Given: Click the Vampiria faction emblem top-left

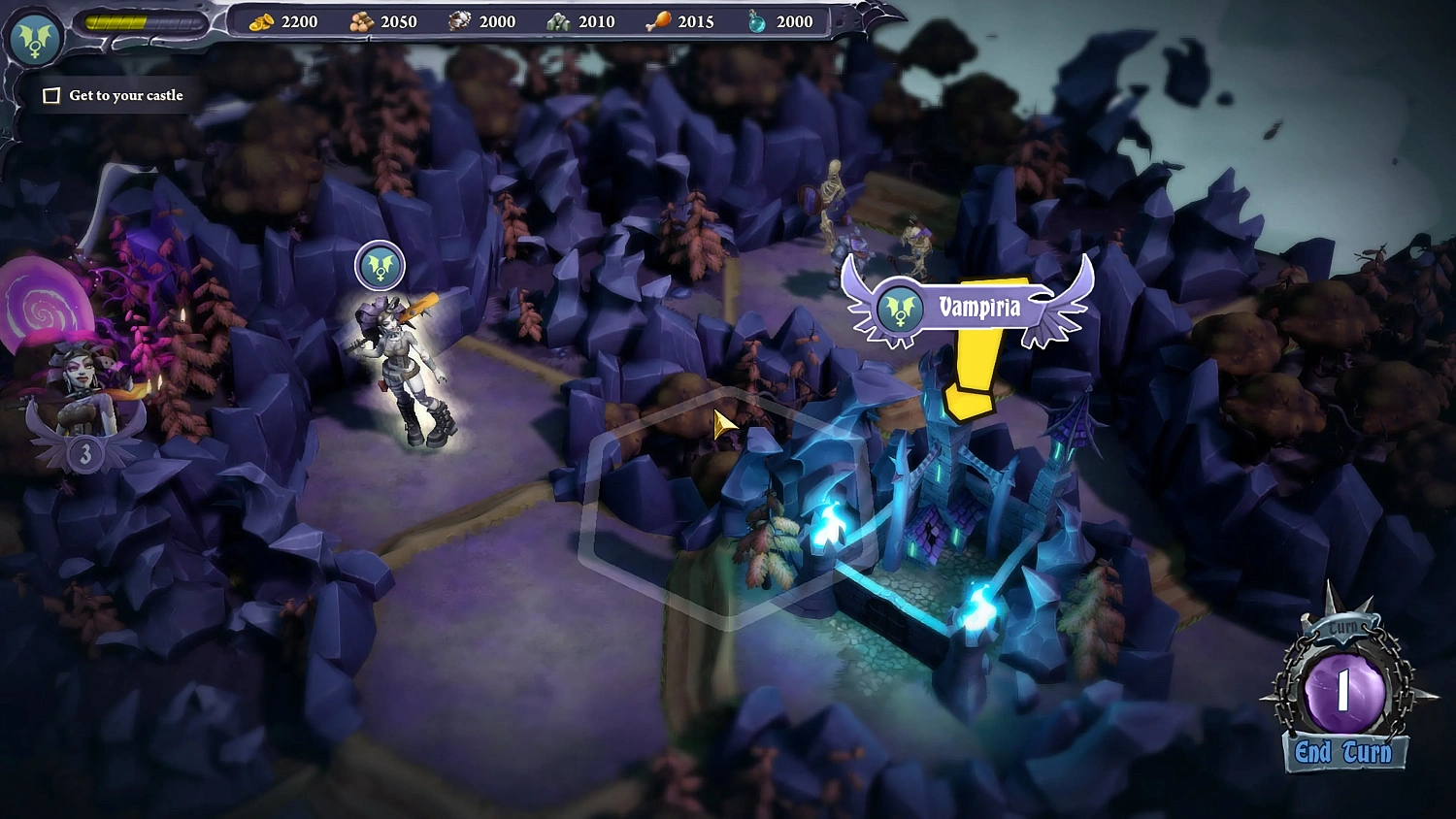Looking at the screenshot, I should (36, 41).
